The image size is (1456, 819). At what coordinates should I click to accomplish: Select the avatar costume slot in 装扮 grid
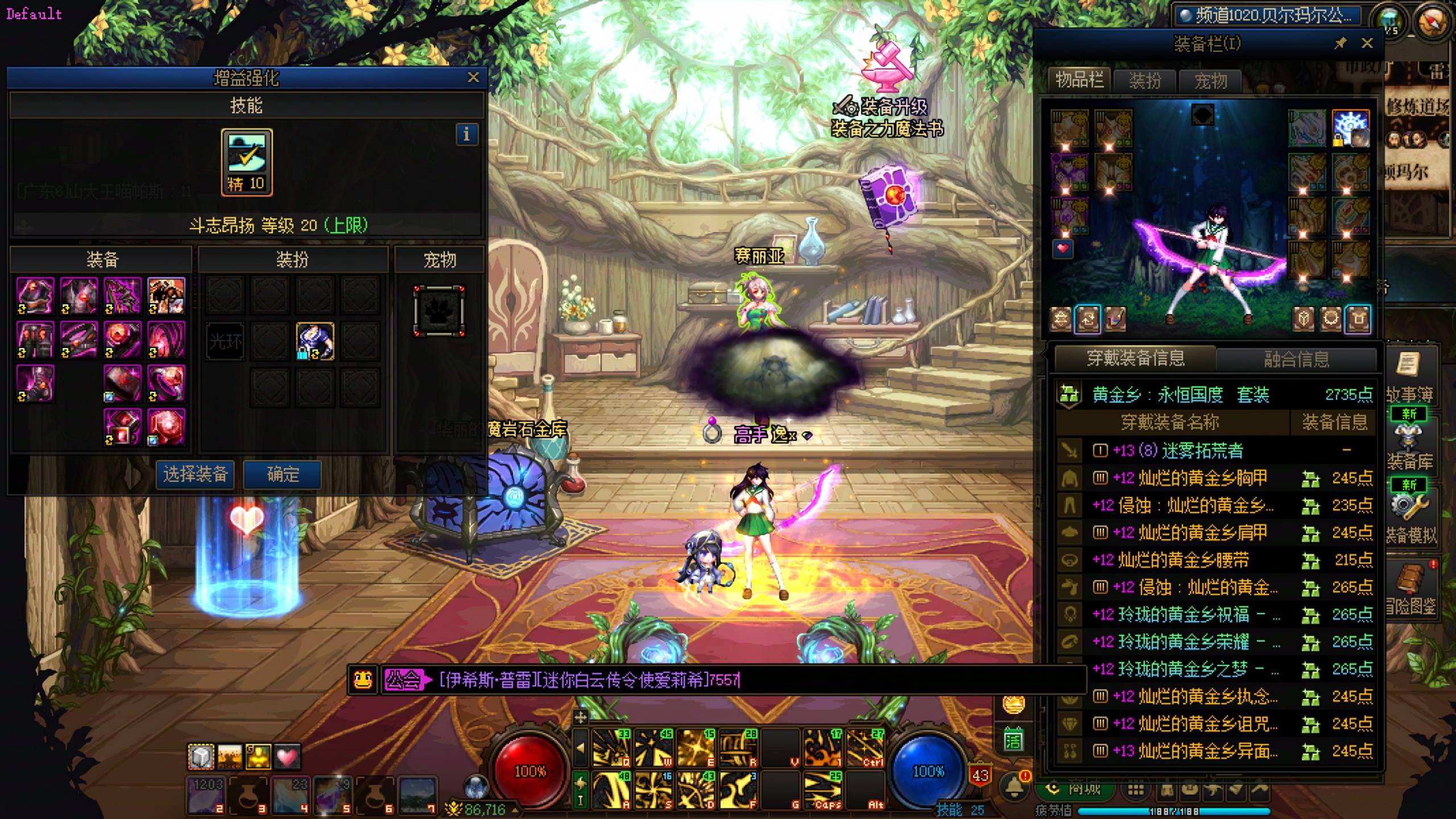click(x=315, y=341)
